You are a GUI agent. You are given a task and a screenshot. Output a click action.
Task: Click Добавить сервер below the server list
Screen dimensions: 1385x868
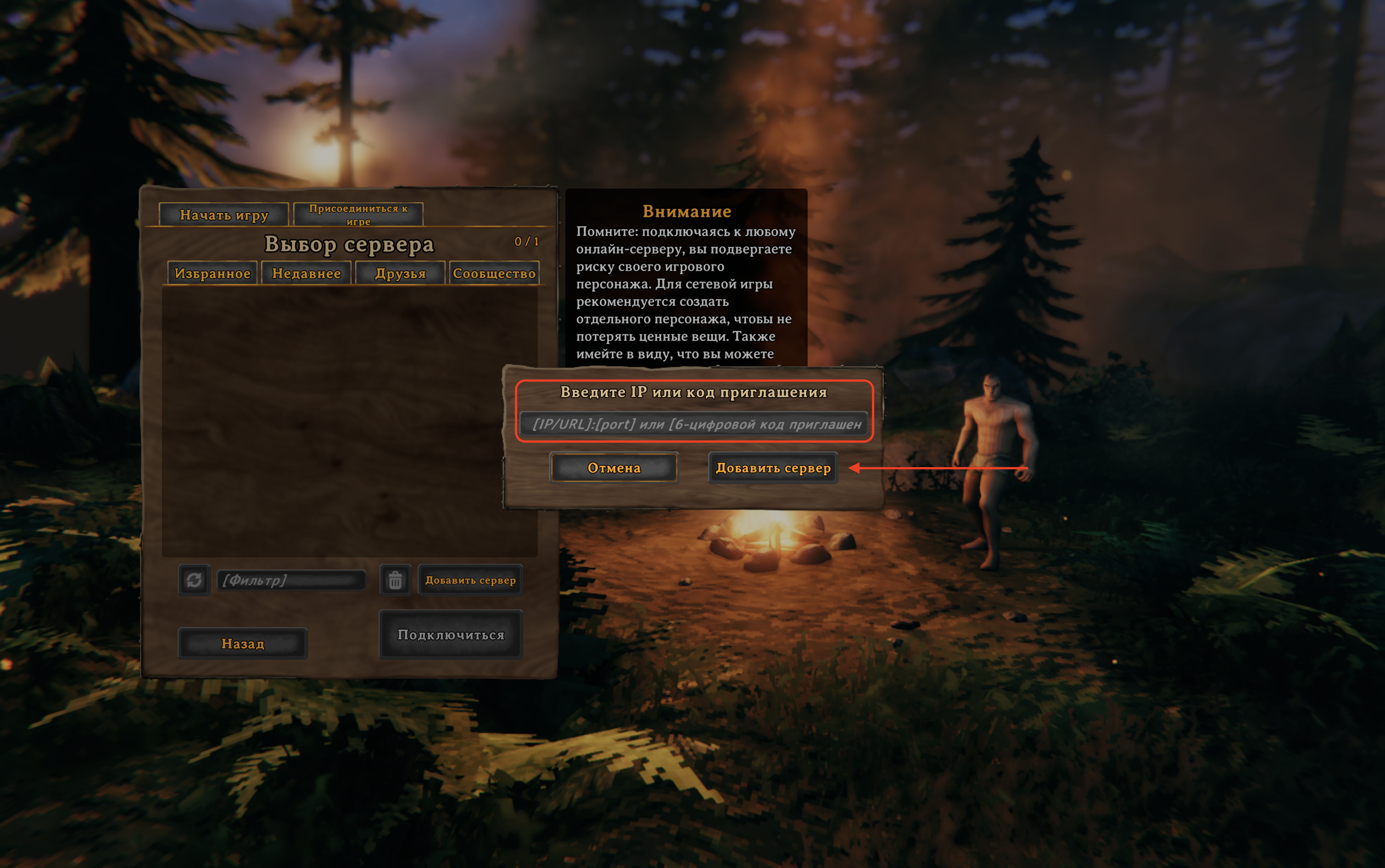point(470,580)
